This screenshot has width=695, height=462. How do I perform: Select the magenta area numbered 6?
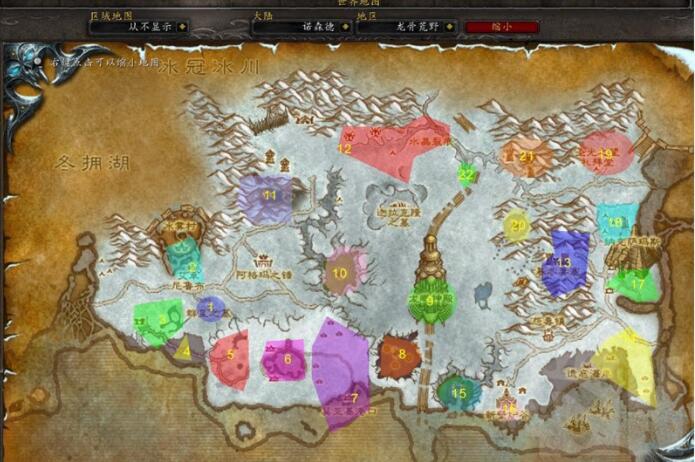[286, 358]
